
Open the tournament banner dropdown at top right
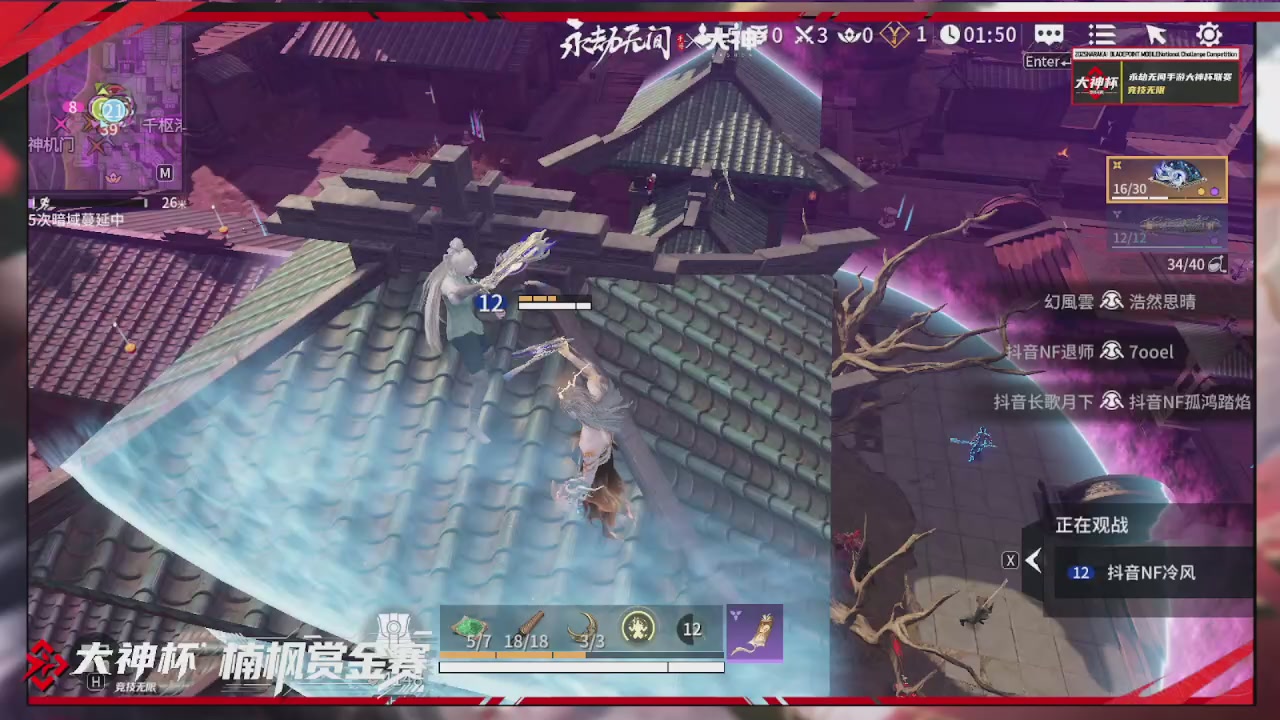1155,75
